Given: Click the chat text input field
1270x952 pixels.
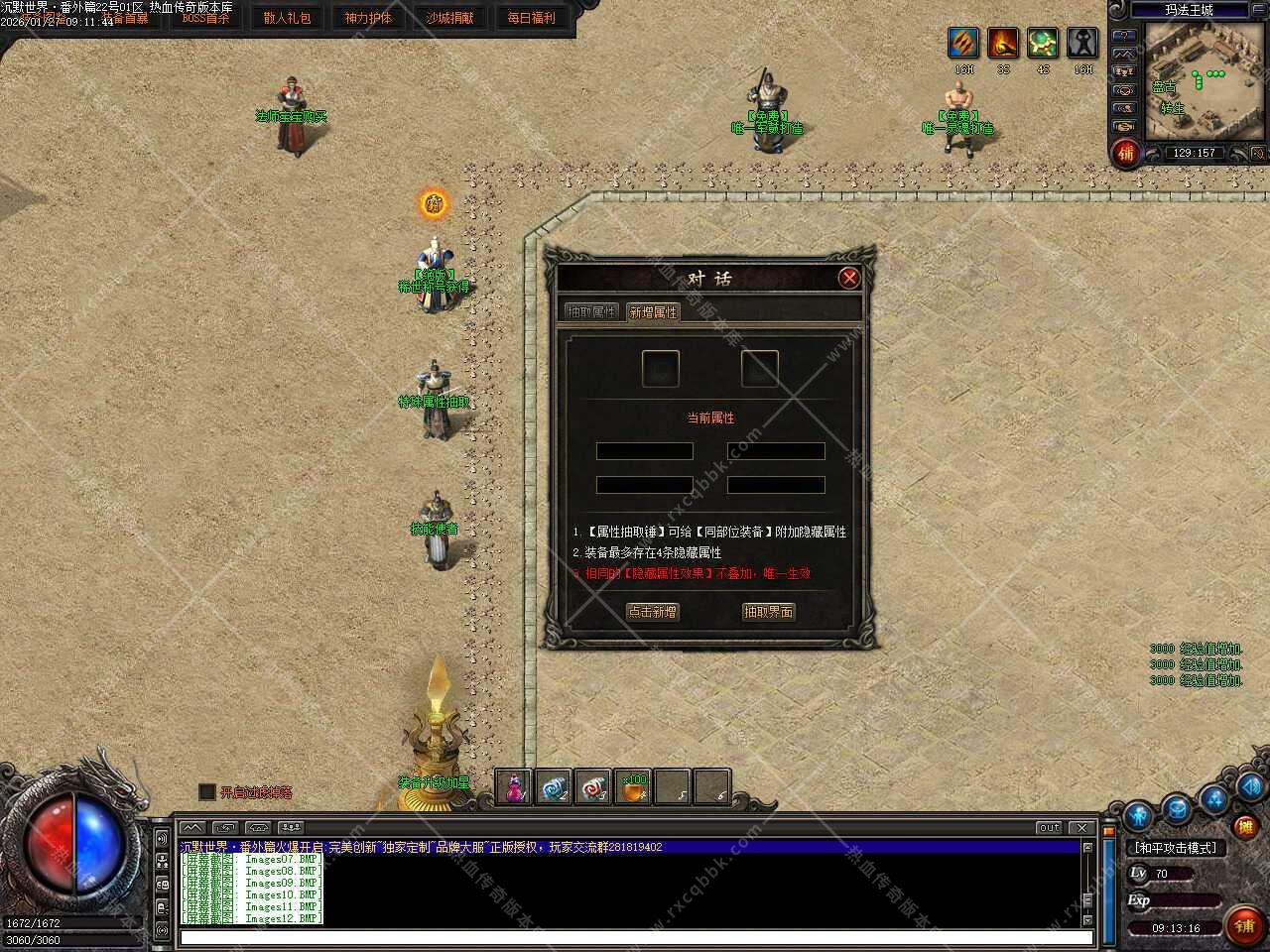Looking at the screenshot, I should (635, 937).
